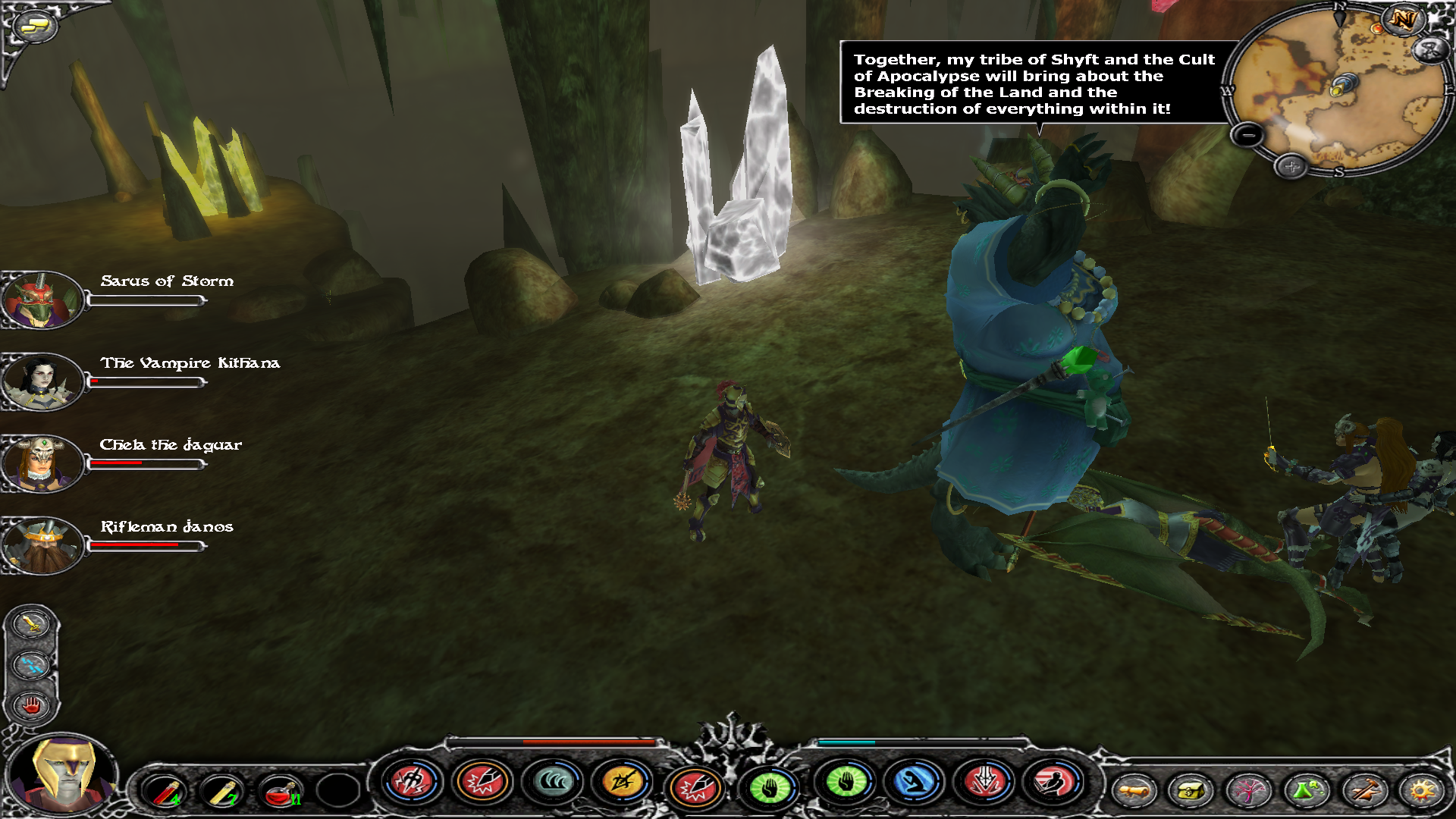Use the blue kneeling figure ability
The width and height of the screenshot is (1456, 819).
tap(915, 781)
